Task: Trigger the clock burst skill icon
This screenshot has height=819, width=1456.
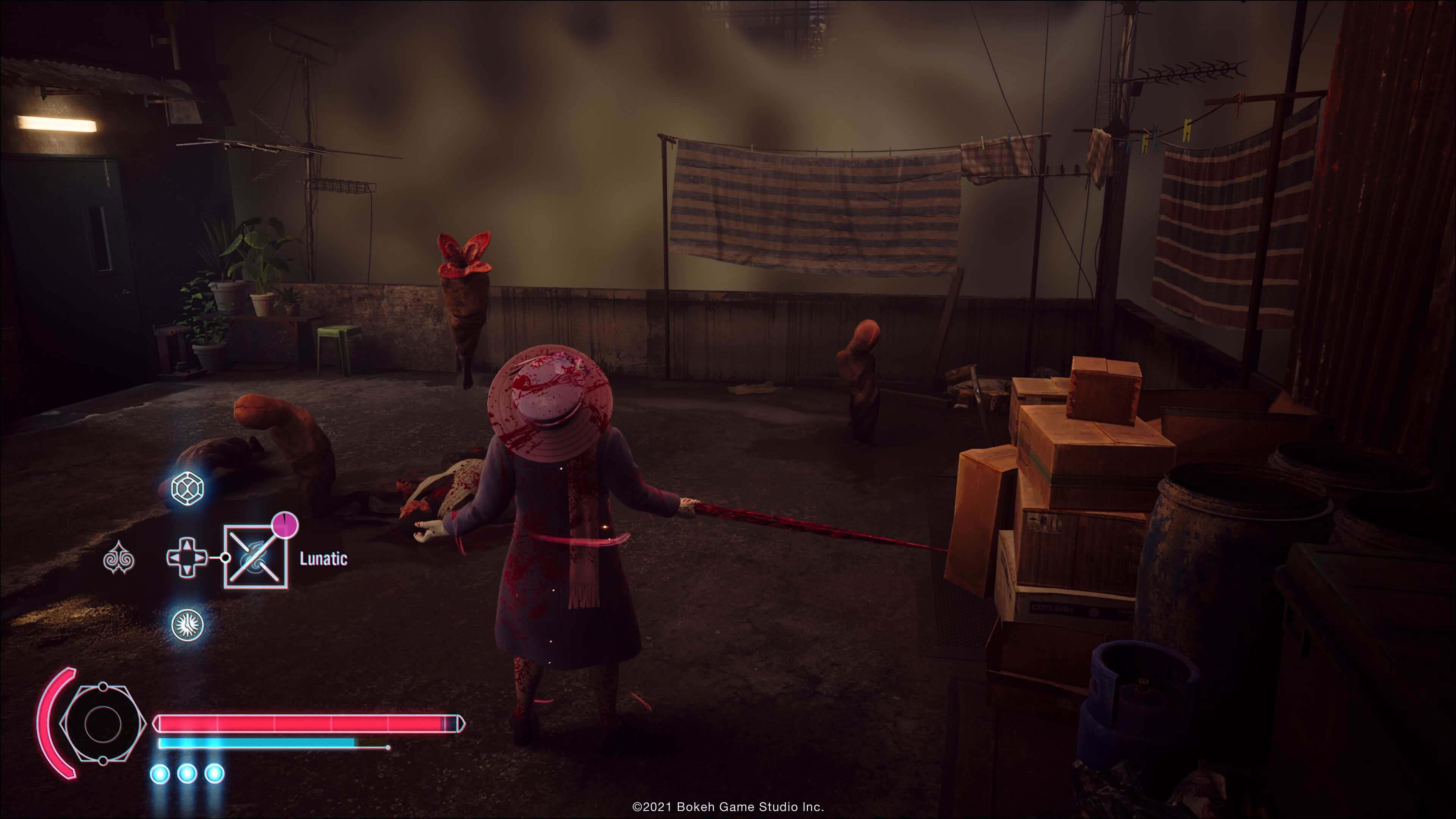Action: tap(188, 624)
